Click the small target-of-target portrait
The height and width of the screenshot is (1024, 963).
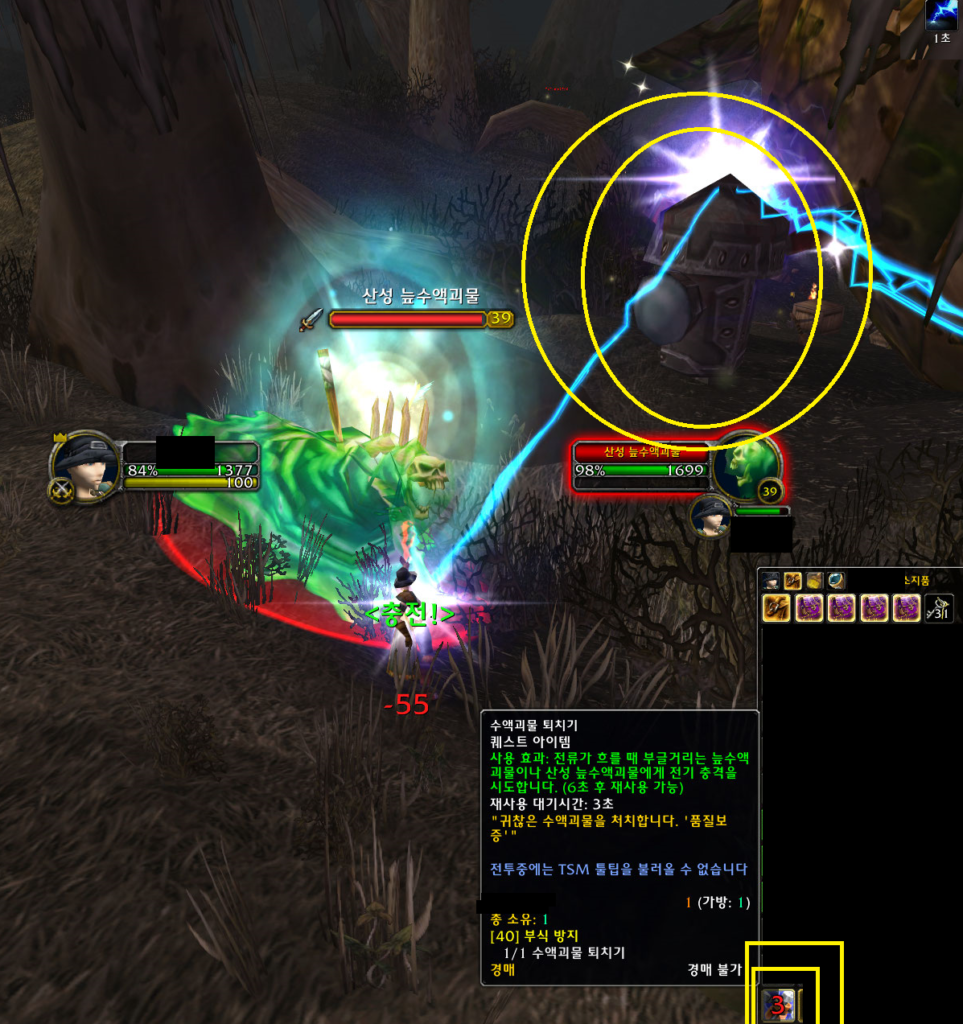coord(711,517)
